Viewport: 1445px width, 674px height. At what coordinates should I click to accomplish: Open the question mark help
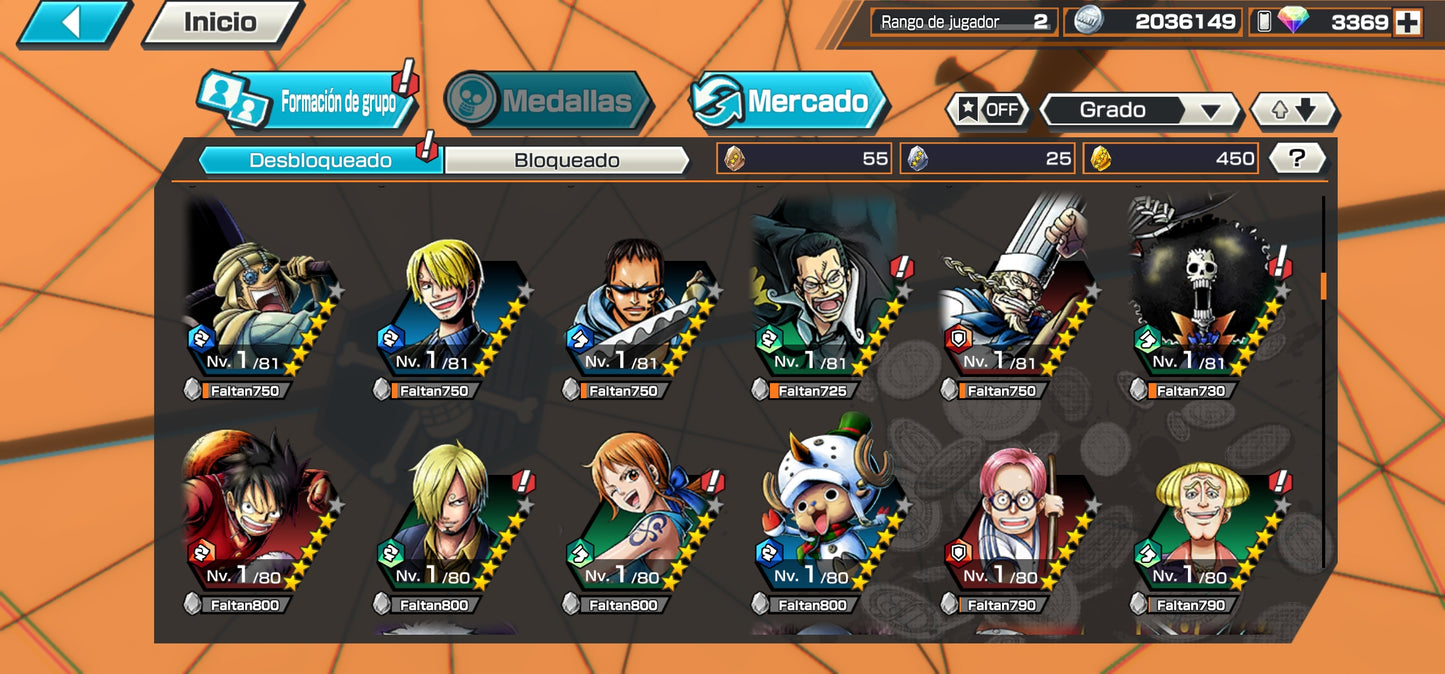pyautogui.click(x=1297, y=158)
